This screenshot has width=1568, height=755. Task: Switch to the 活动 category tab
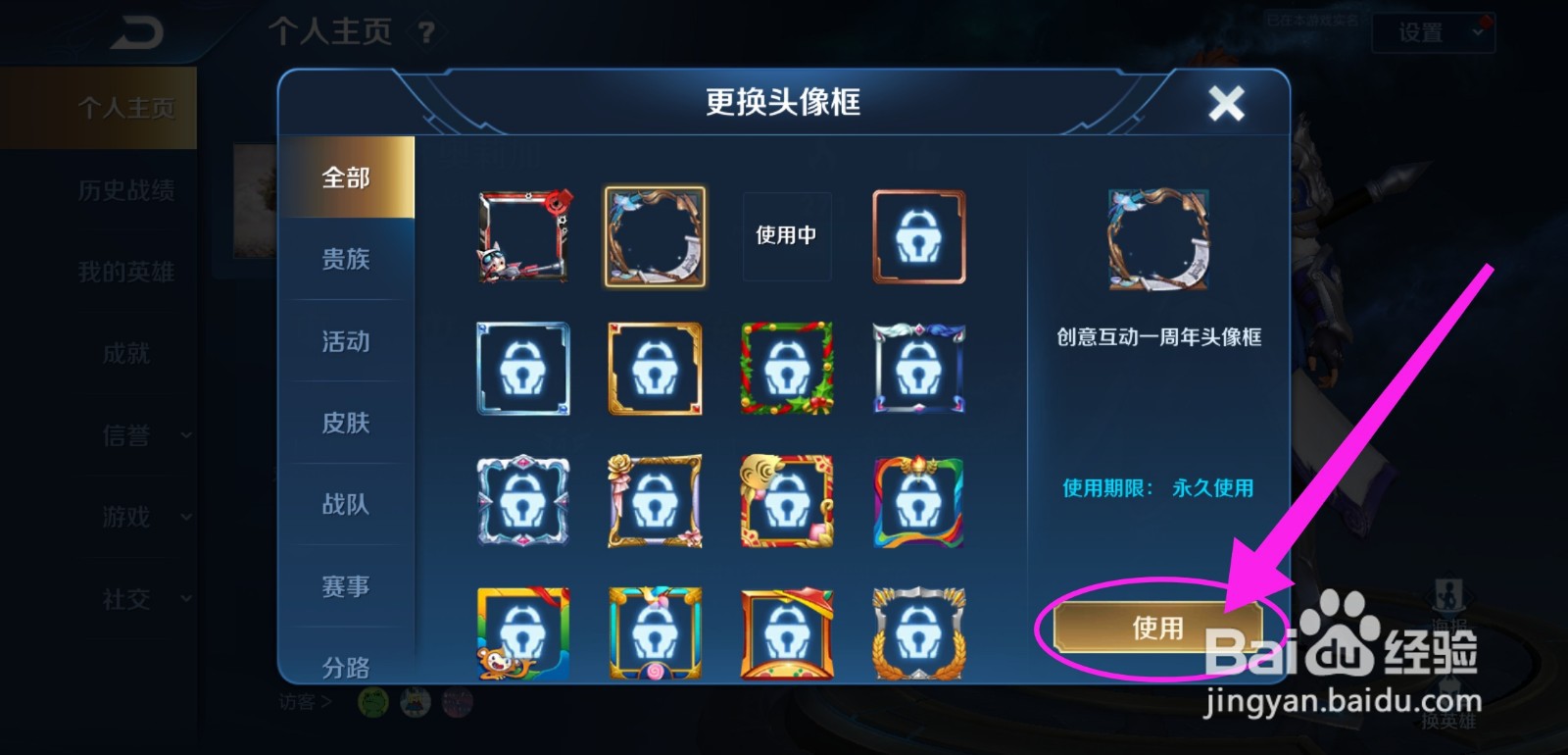(345, 341)
